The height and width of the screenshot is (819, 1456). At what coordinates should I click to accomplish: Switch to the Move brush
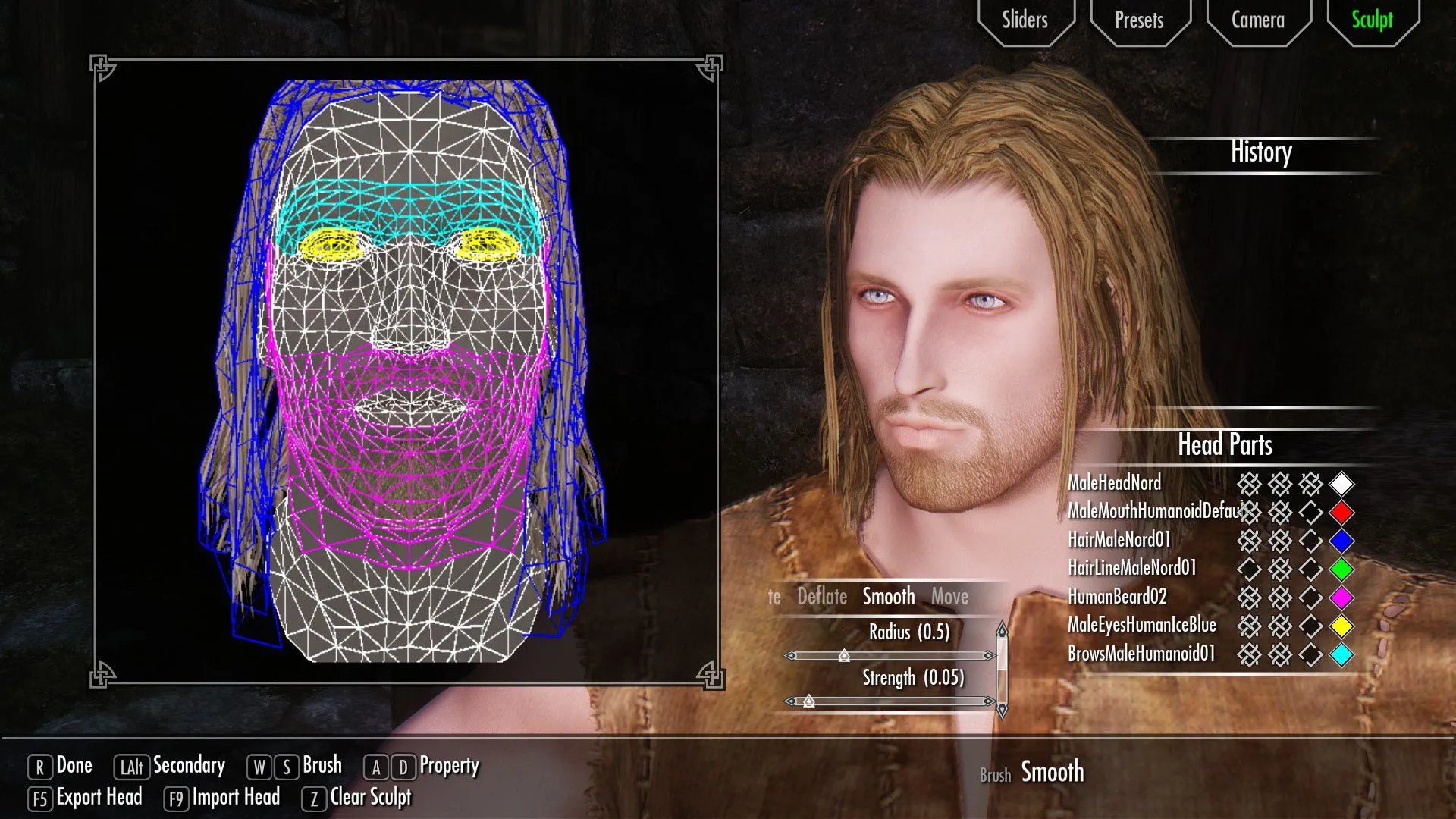[949, 598]
